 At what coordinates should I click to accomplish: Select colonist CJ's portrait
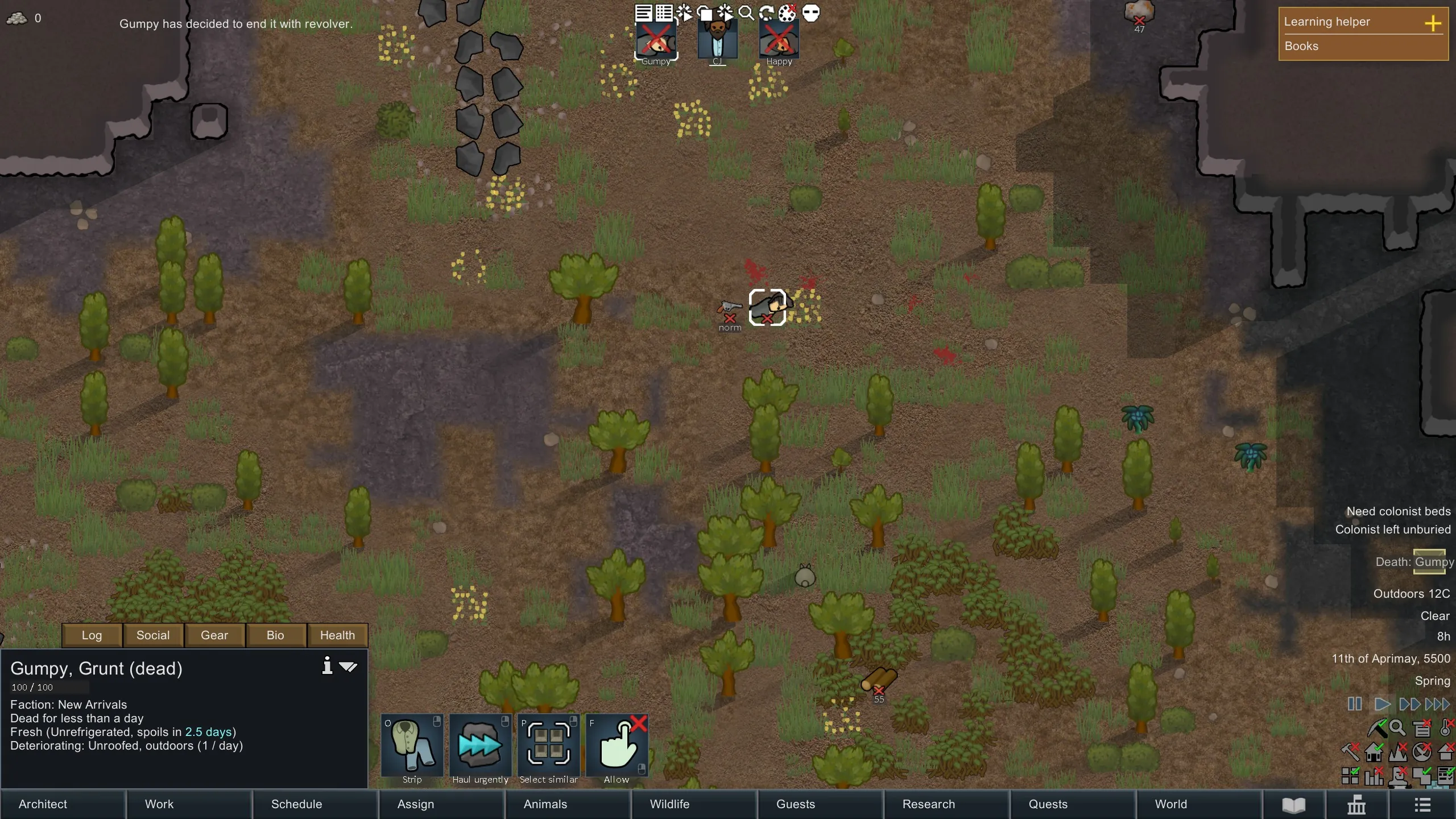[x=718, y=40]
